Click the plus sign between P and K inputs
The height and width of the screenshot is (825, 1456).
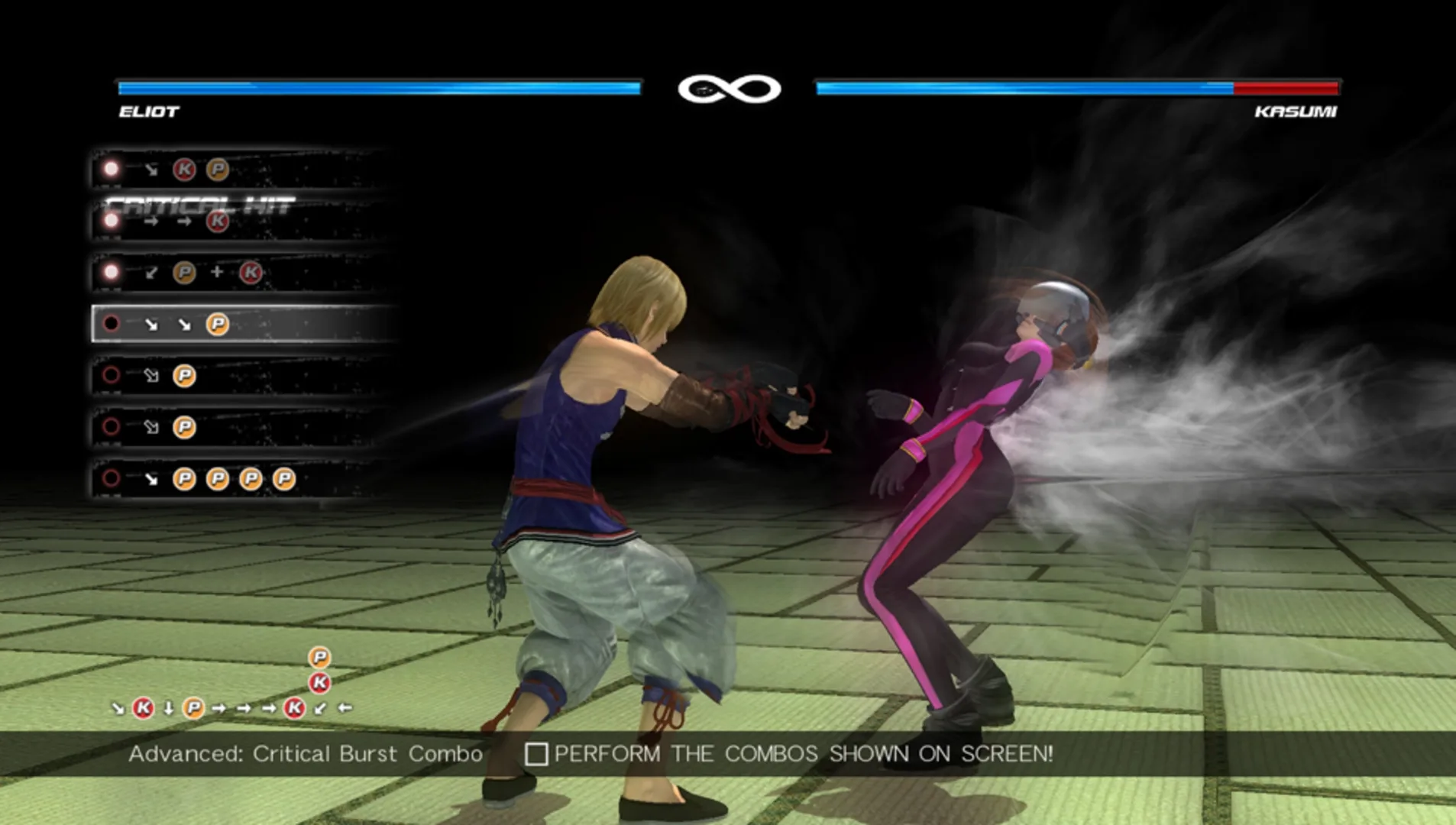tap(217, 271)
